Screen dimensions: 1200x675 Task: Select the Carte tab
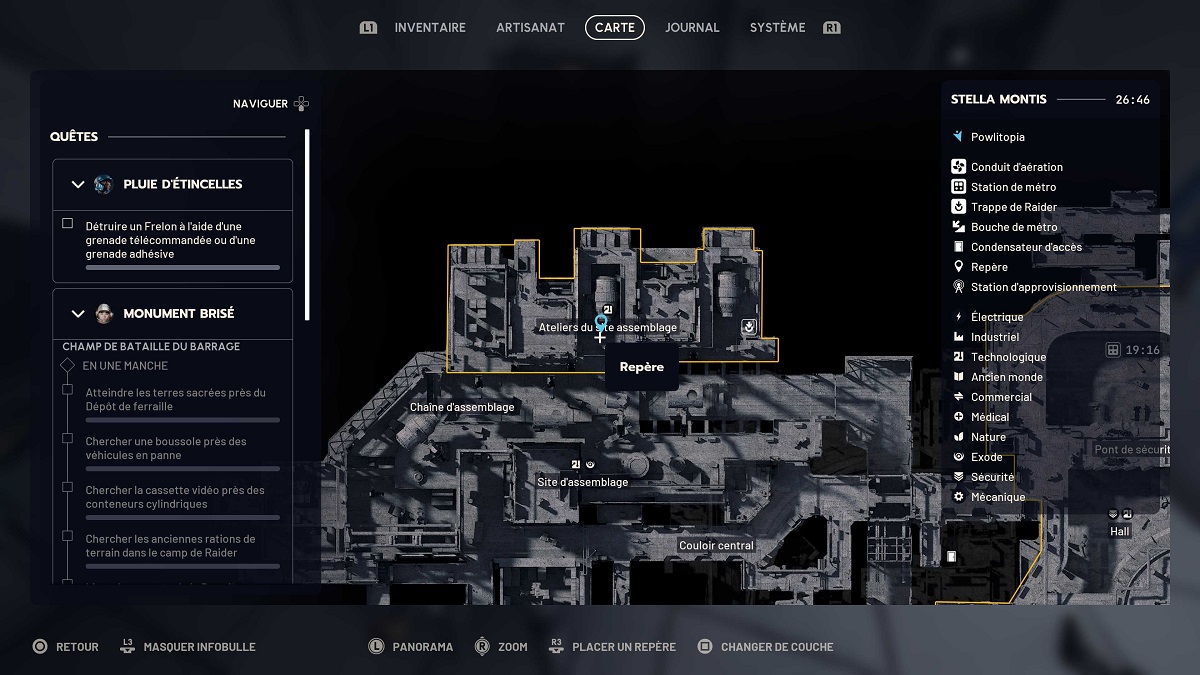coord(614,28)
